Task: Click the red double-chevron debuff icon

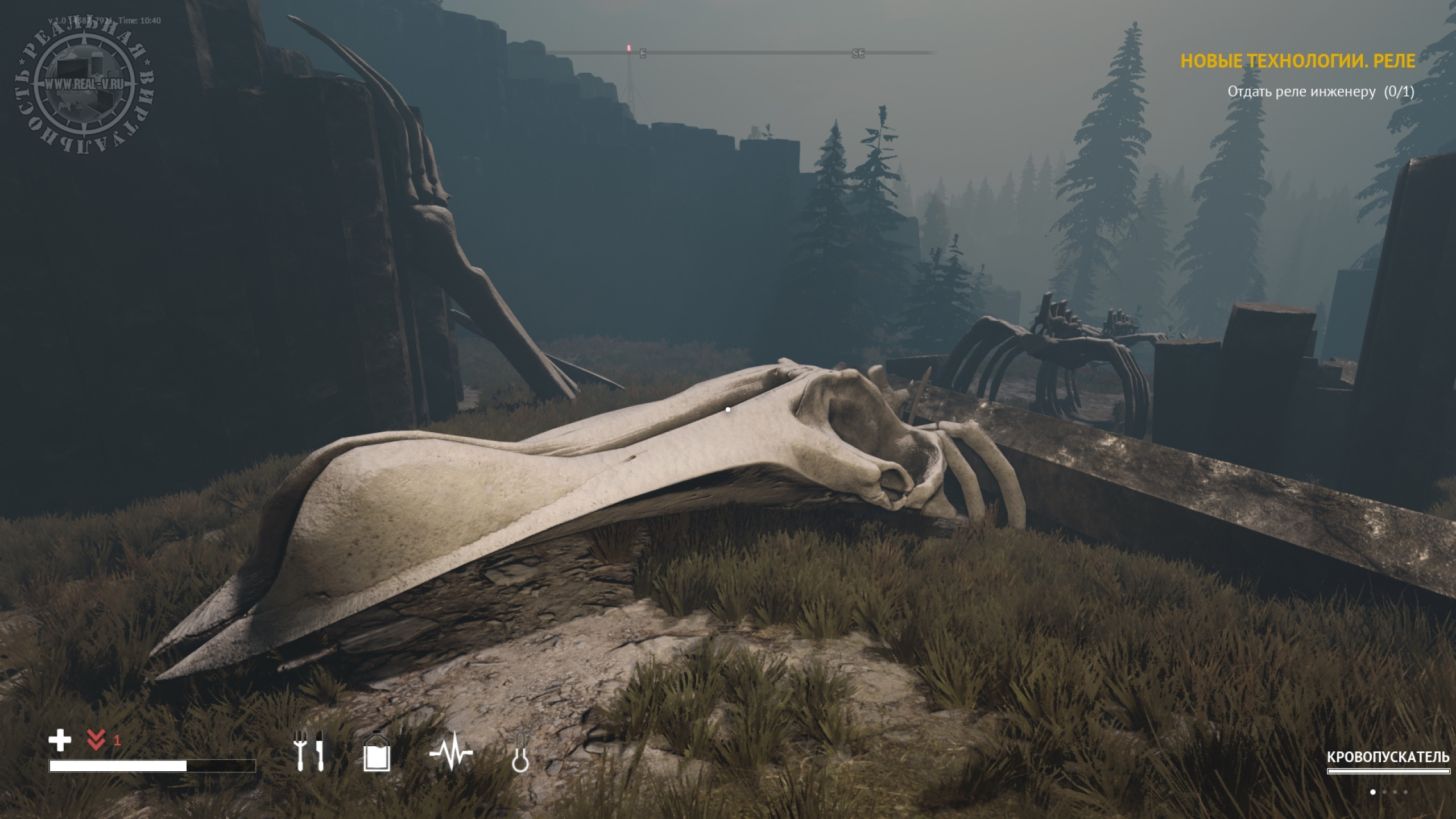Action: click(x=96, y=741)
